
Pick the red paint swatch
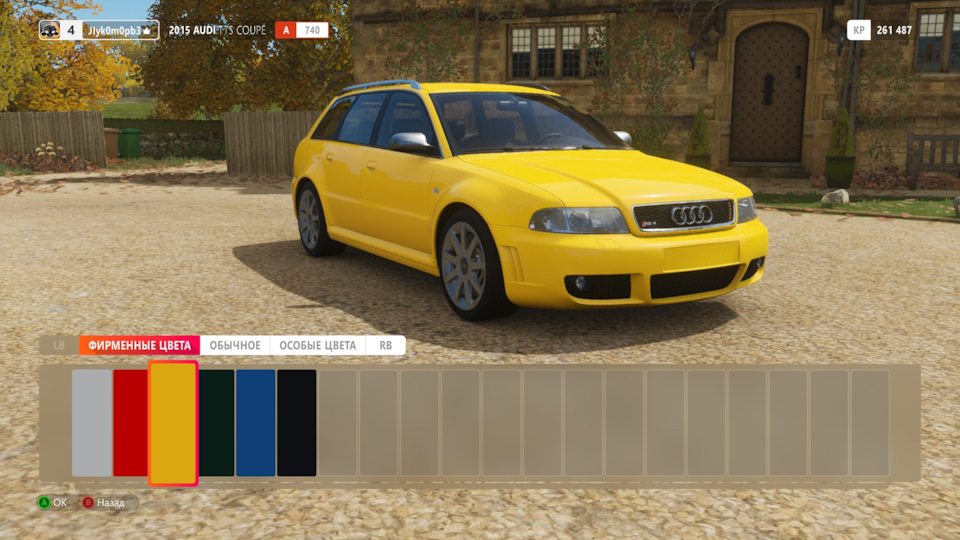[130, 423]
